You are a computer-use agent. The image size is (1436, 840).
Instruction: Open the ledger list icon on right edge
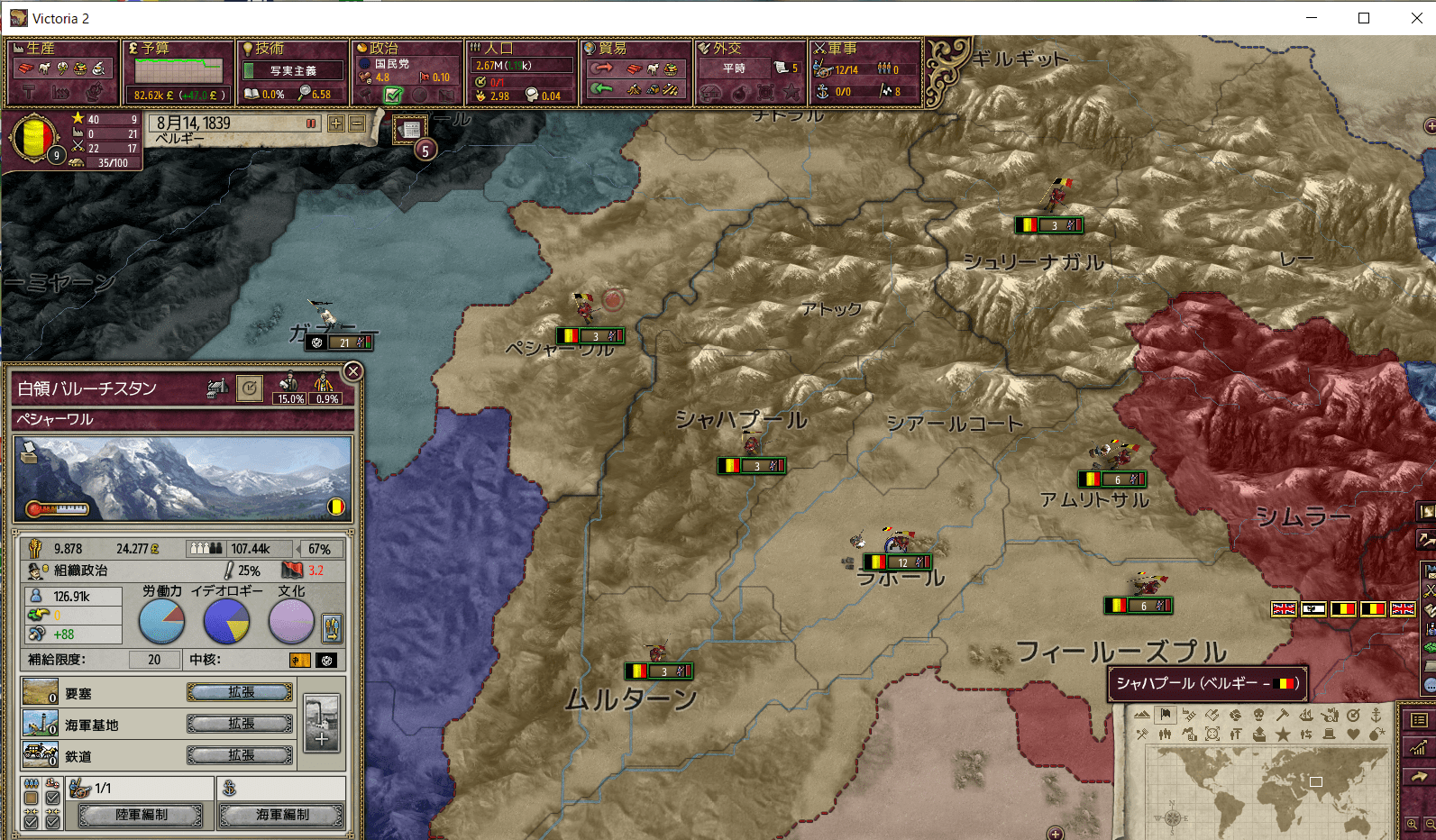point(1421,721)
